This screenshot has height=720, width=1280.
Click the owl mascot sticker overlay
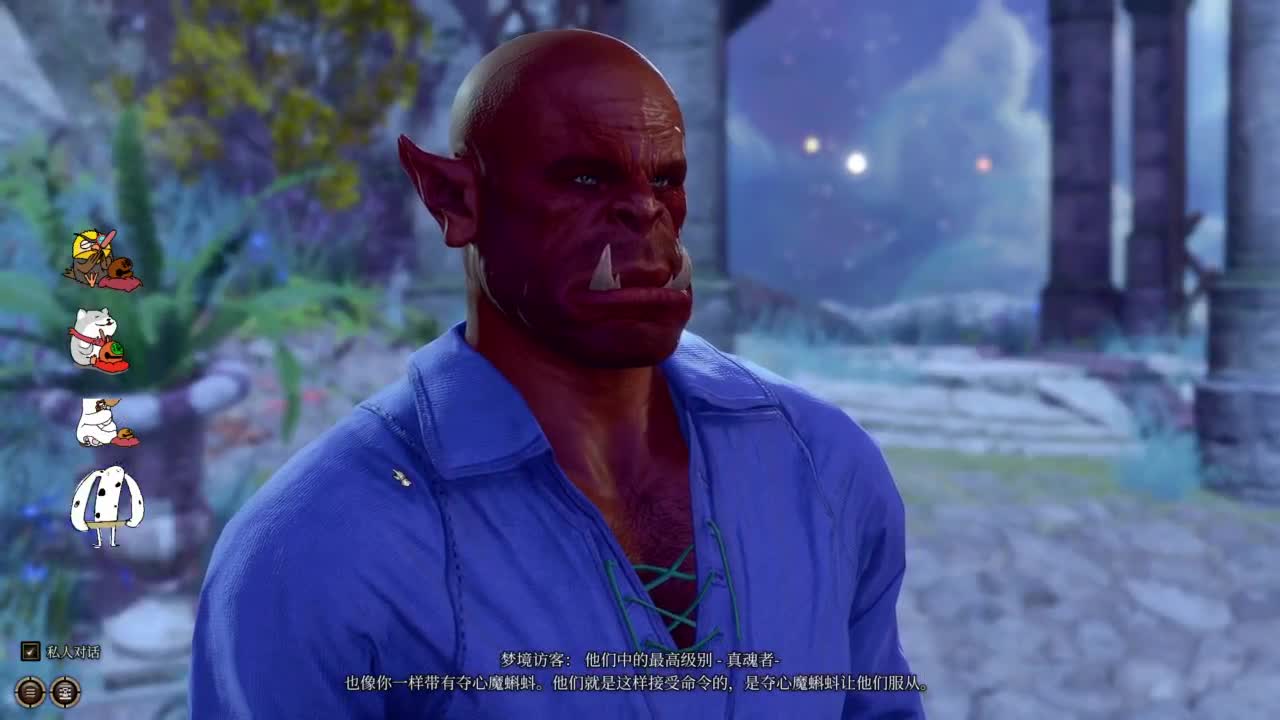(100, 255)
